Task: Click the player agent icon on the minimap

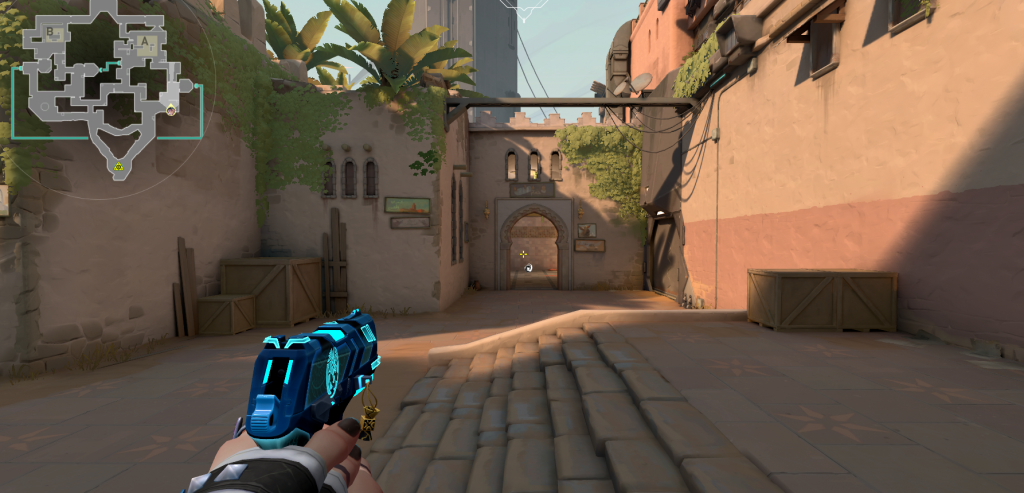Action: click(171, 109)
